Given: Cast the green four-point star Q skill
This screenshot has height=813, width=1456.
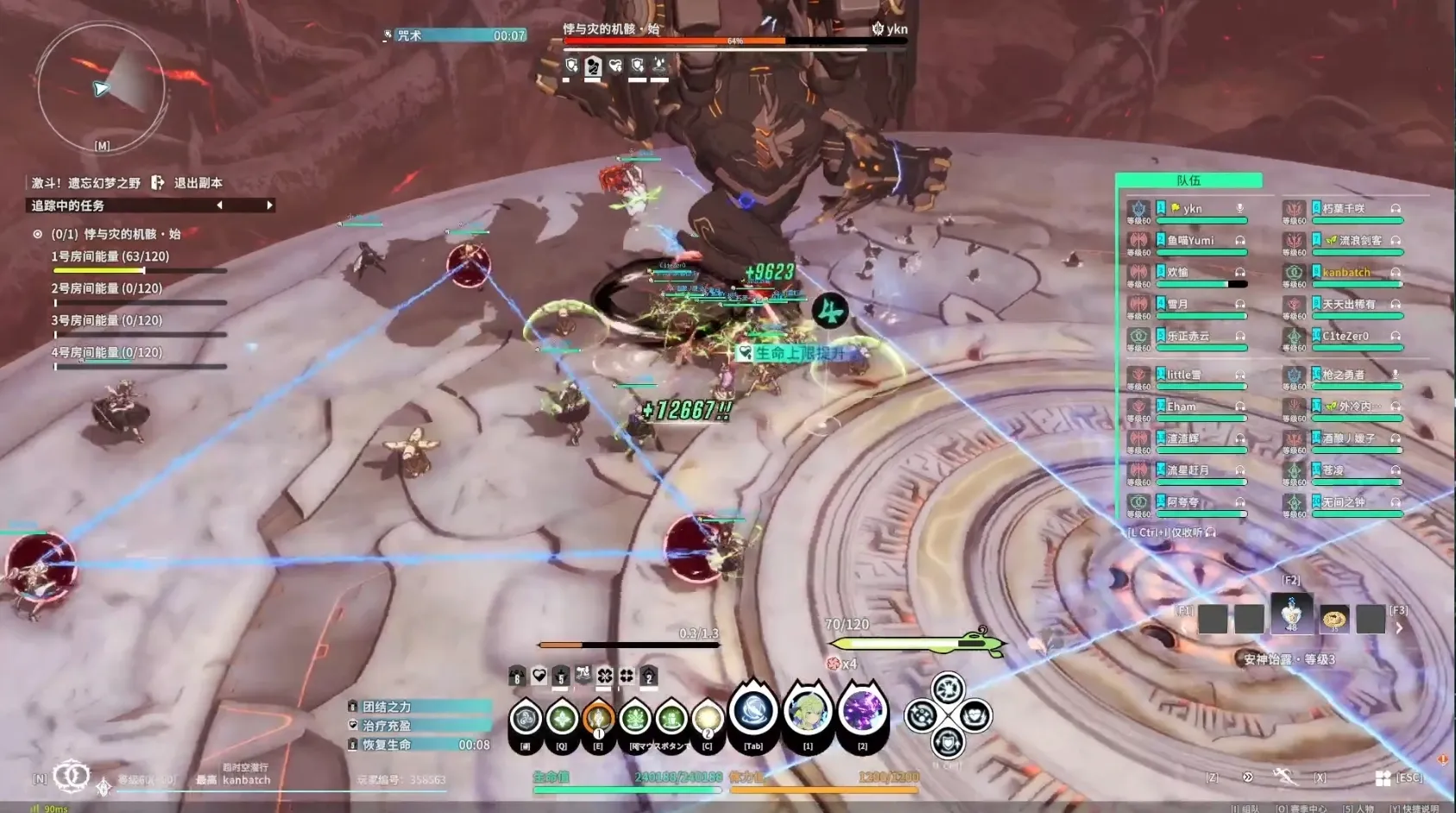Looking at the screenshot, I should pyautogui.click(x=562, y=718).
